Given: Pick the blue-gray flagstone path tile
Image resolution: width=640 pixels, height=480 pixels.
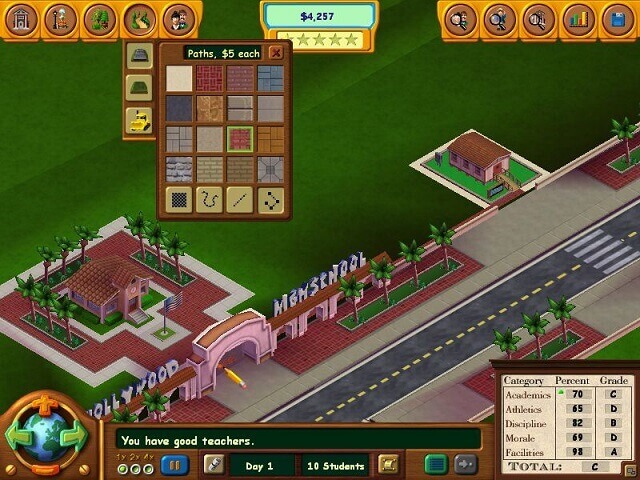Looking at the screenshot, I should 270,78.
